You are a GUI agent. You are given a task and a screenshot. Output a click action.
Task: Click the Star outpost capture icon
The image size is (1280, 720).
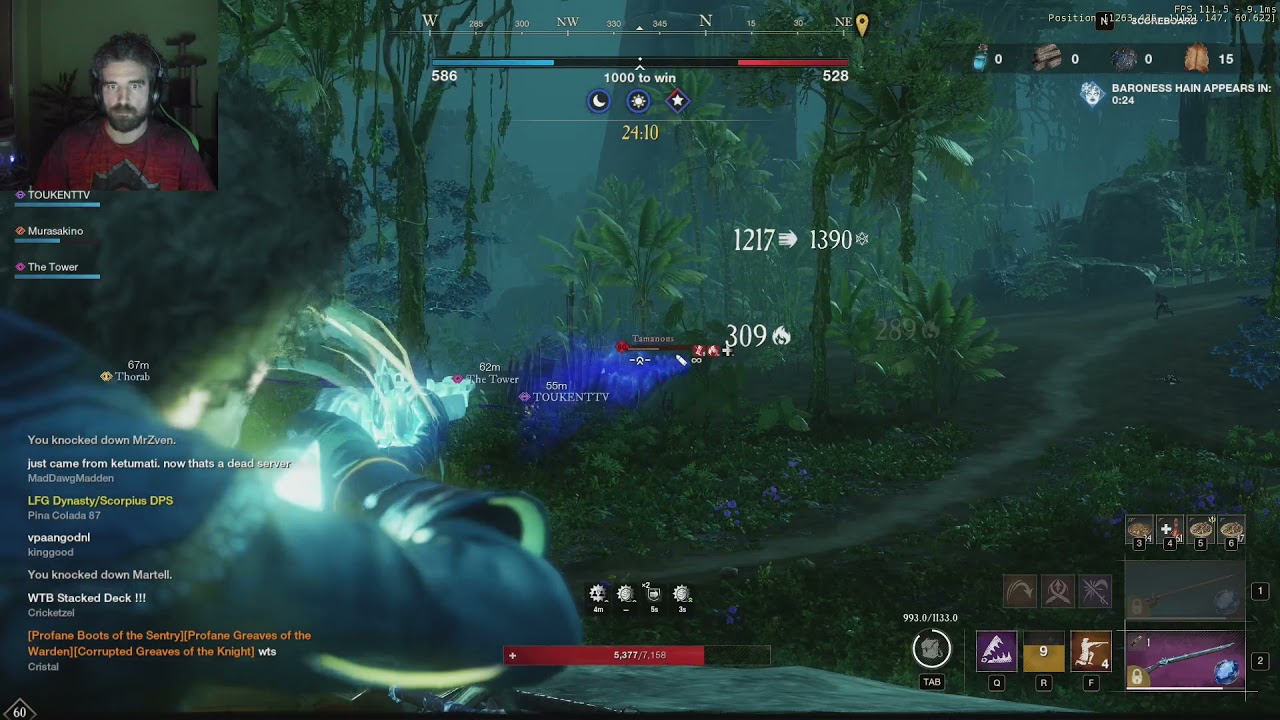click(x=677, y=101)
